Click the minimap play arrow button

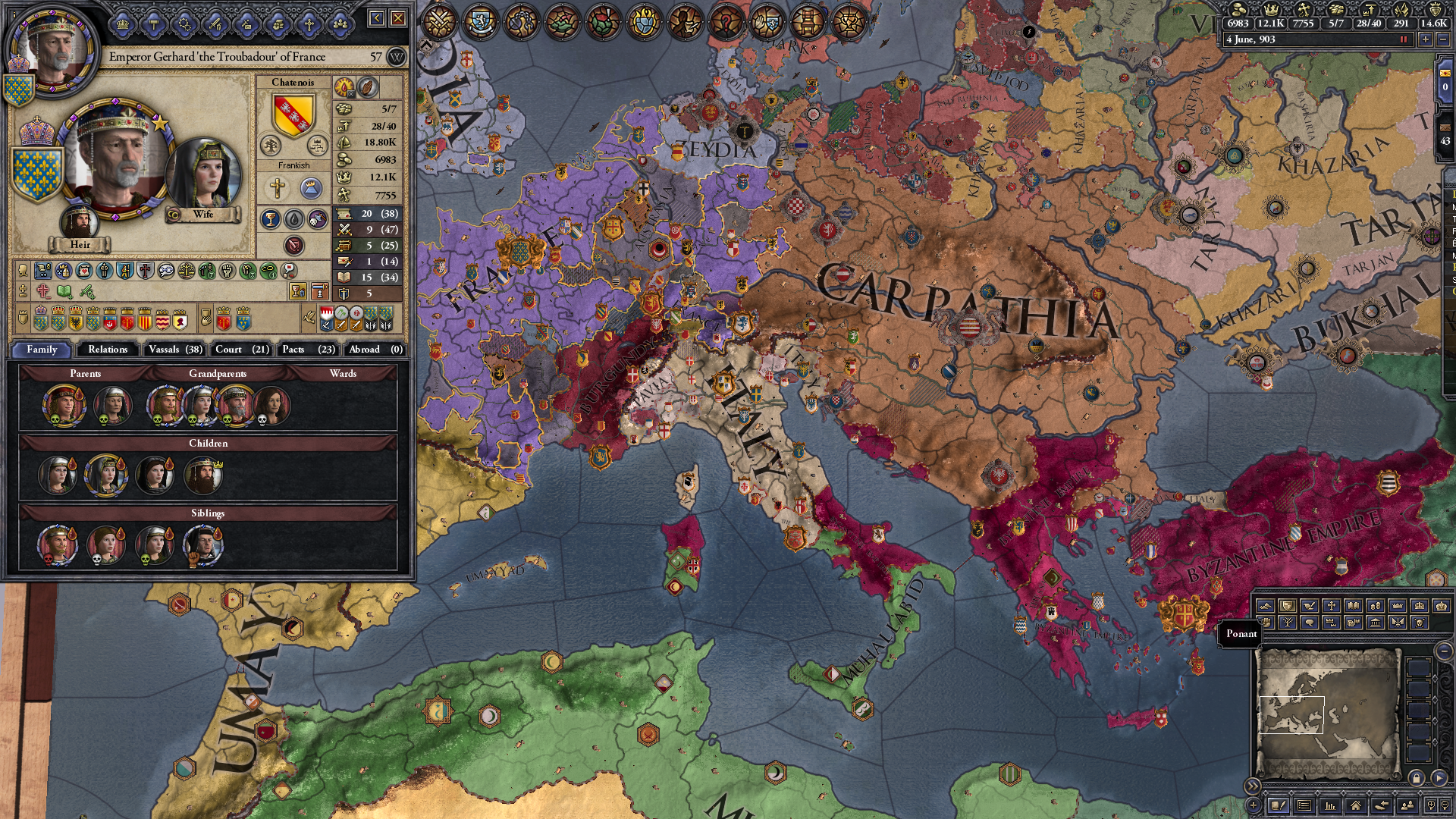[1440, 779]
